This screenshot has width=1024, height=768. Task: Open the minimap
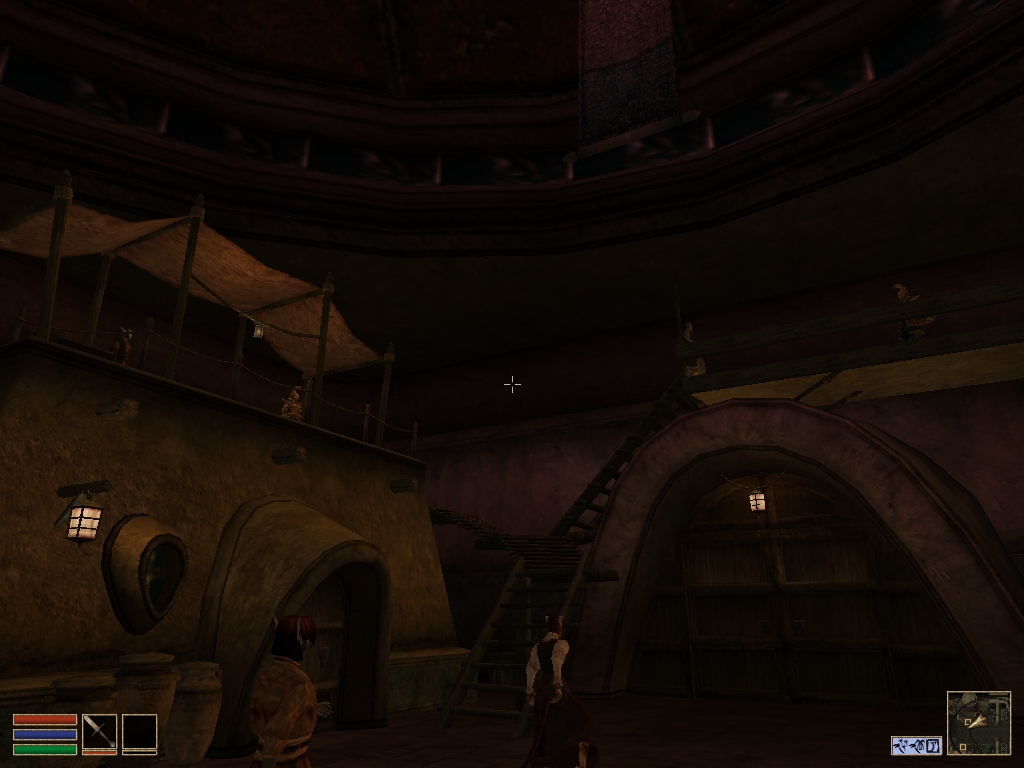(978, 723)
